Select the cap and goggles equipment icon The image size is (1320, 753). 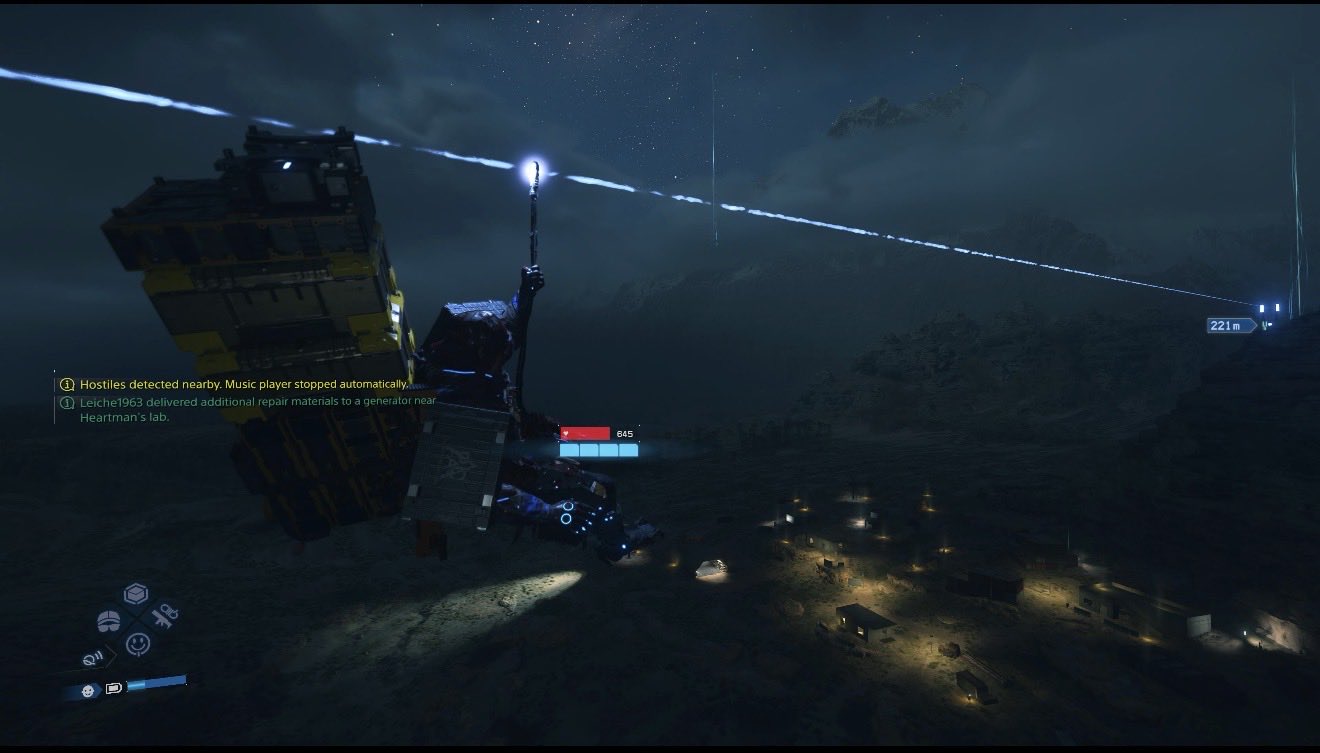click(x=108, y=622)
